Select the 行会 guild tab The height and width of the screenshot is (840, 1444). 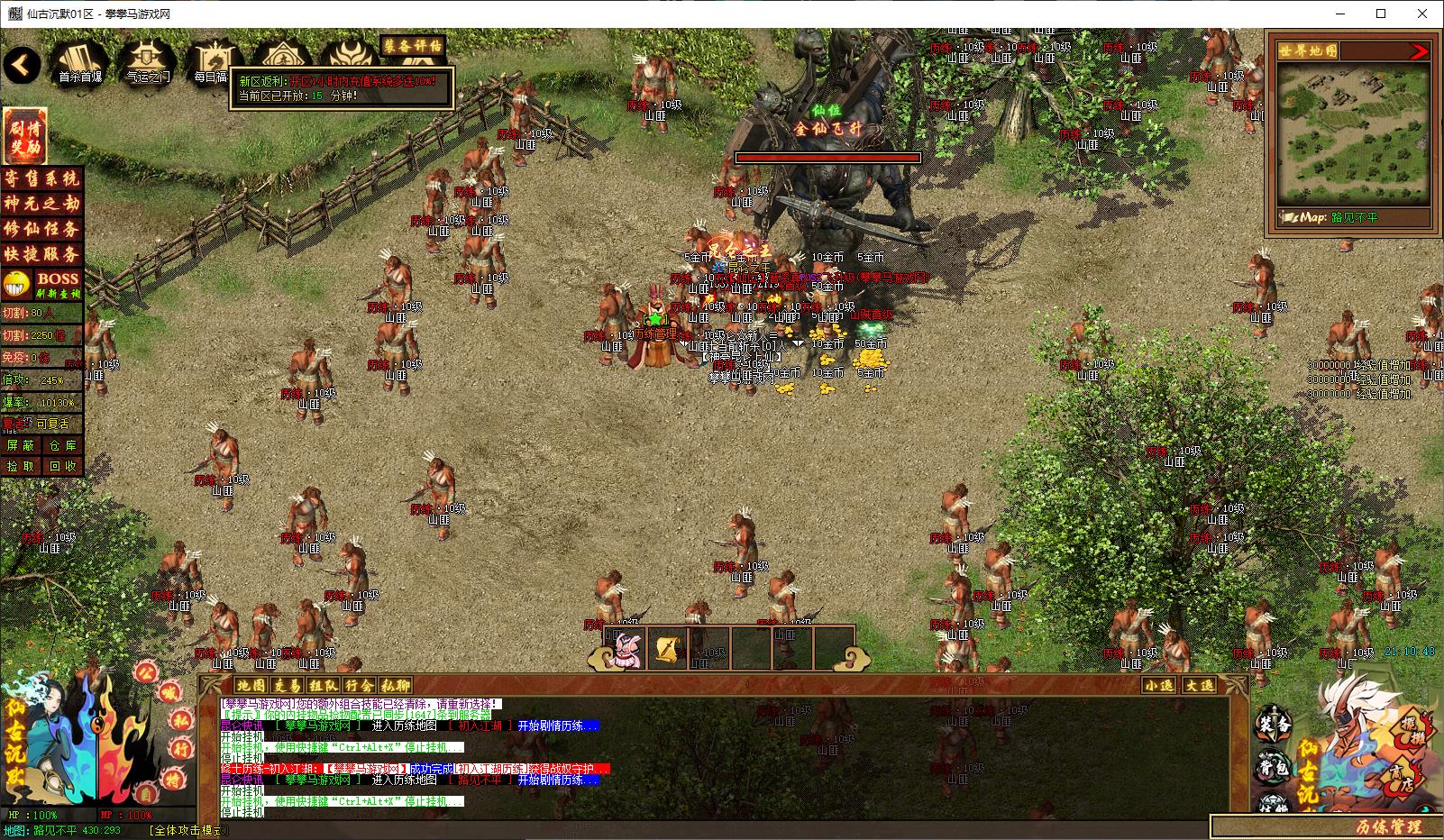click(x=359, y=686)
